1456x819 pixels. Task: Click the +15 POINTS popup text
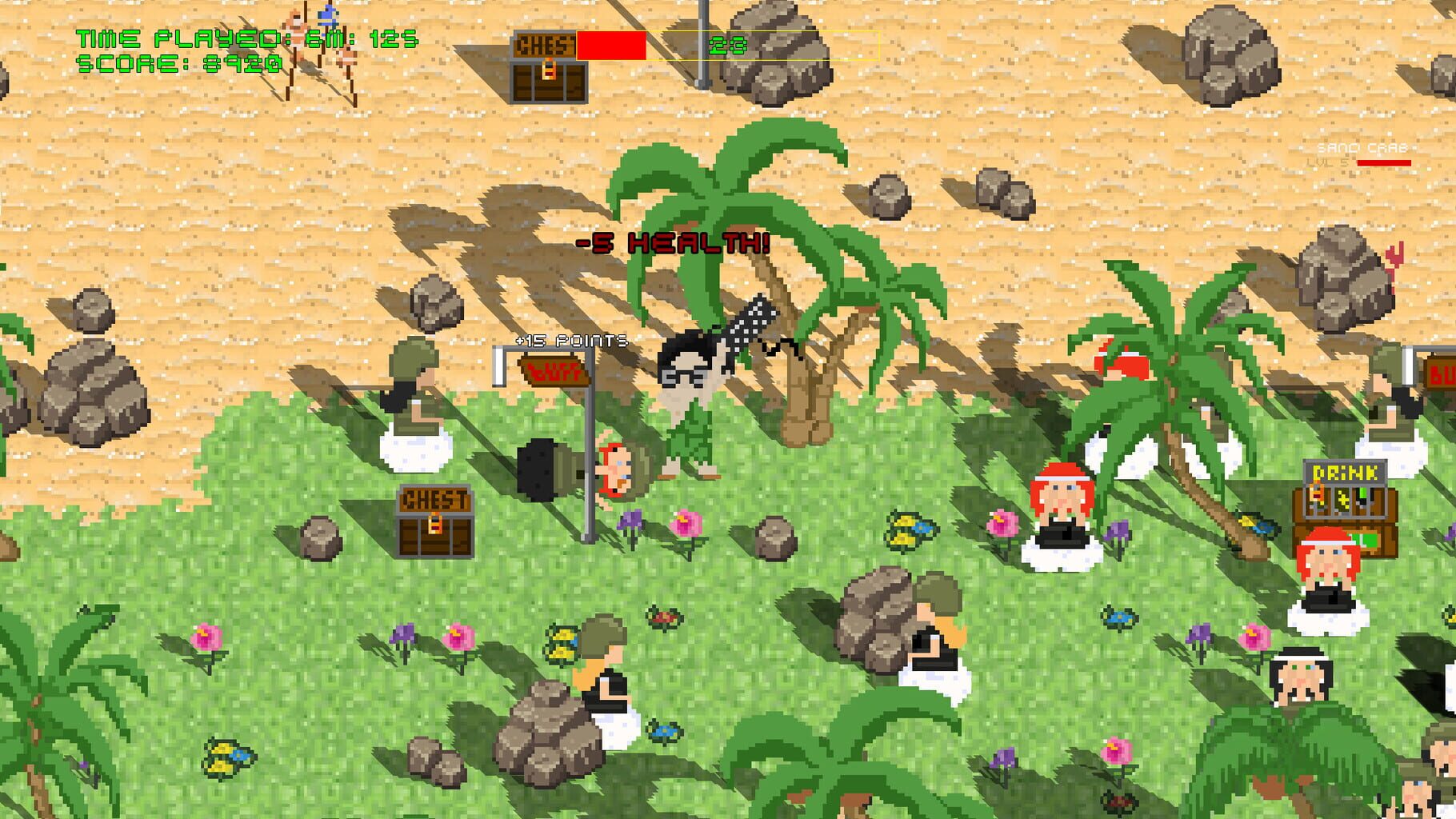[x=570, y=339]
